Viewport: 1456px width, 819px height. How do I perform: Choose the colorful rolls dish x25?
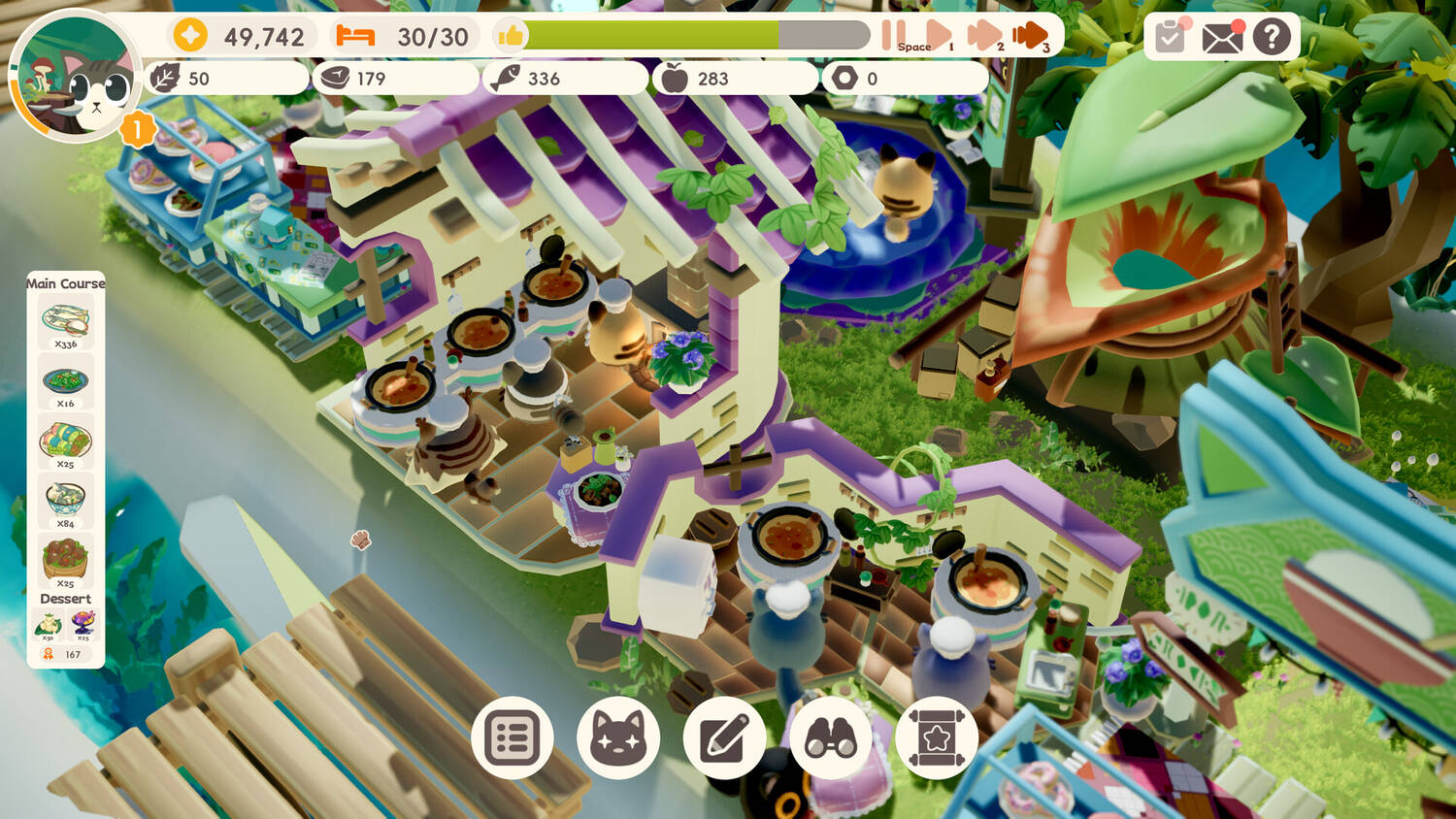click(65, 442)
